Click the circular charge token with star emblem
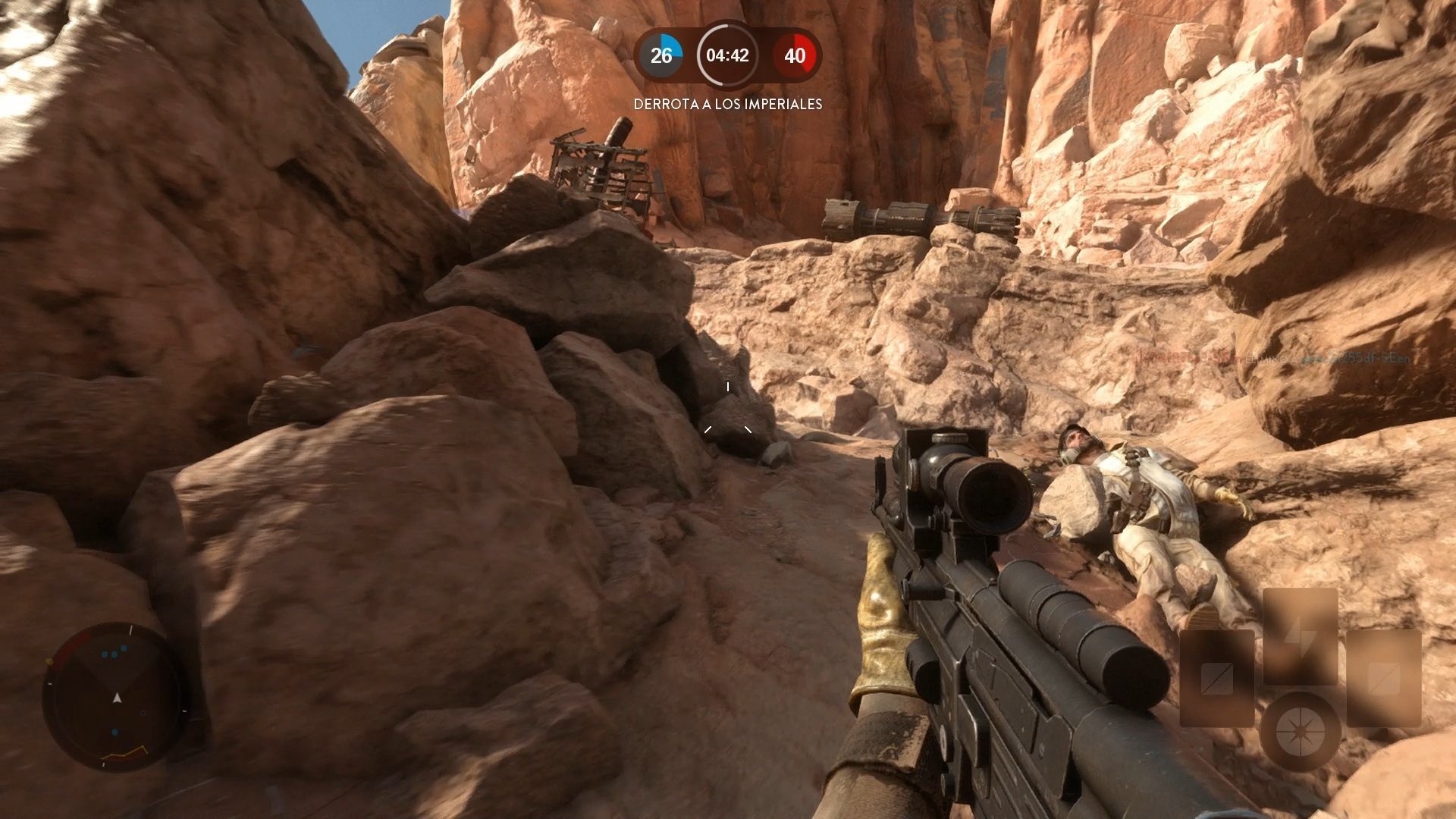 click(x=1301, y=732)
